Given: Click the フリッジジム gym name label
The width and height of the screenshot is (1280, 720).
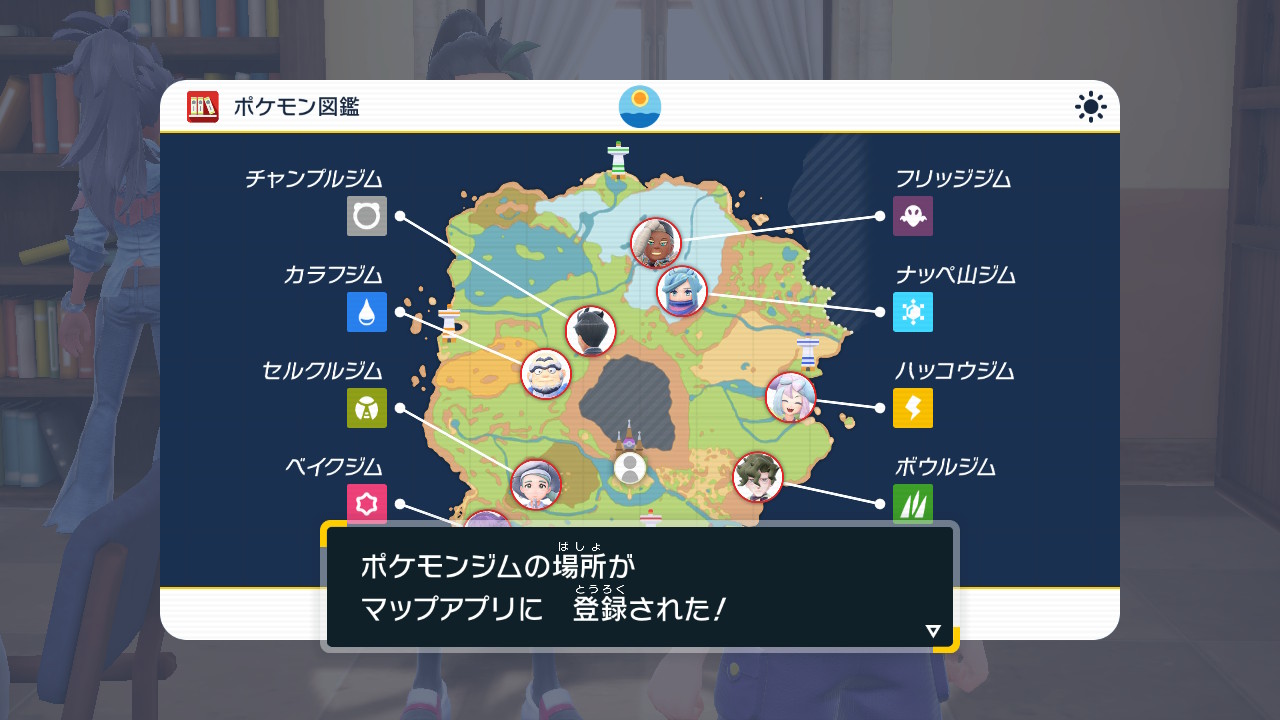Looking at the screenshot, I should click(x=952, y=179).
